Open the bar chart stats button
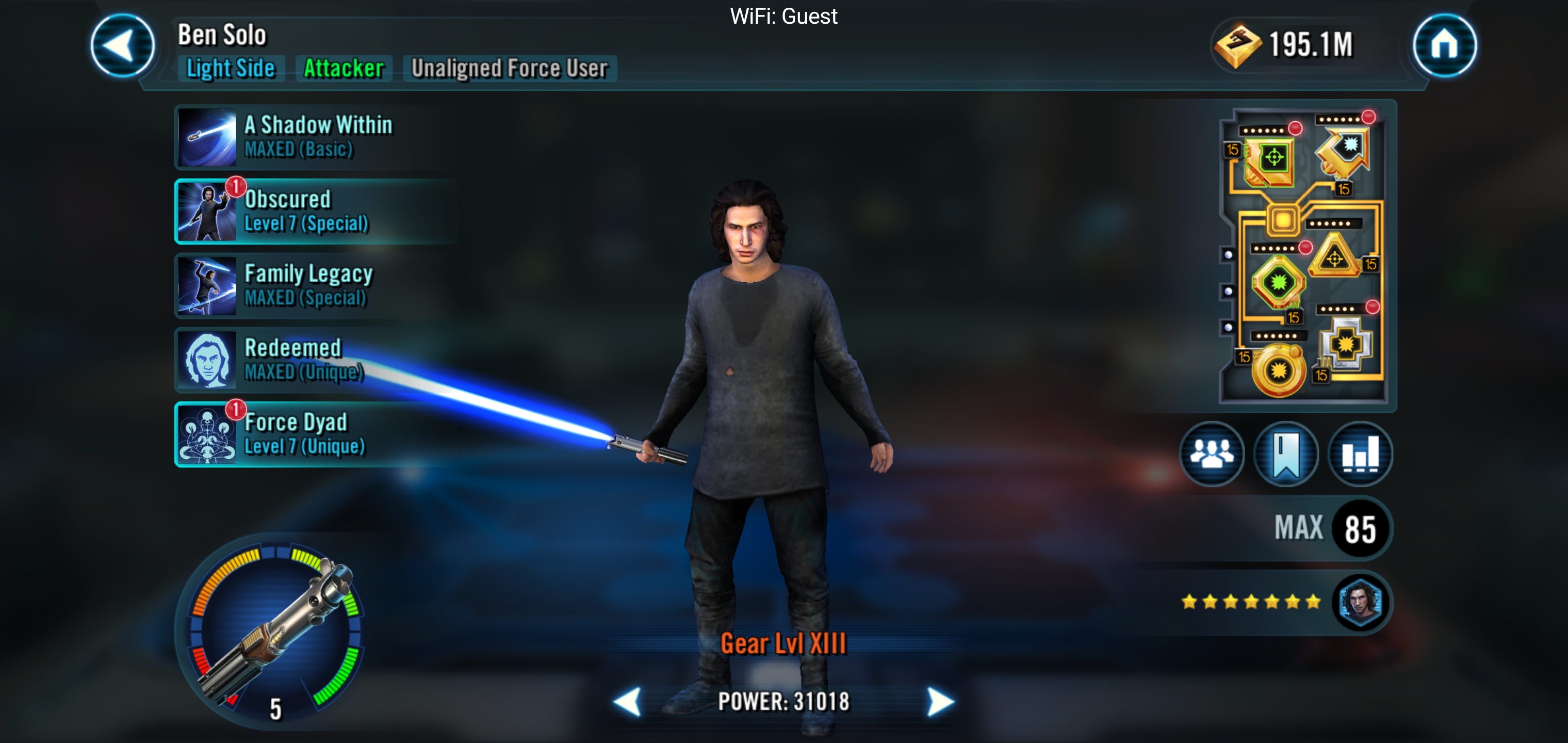1568x743 pixels. 1360,455
